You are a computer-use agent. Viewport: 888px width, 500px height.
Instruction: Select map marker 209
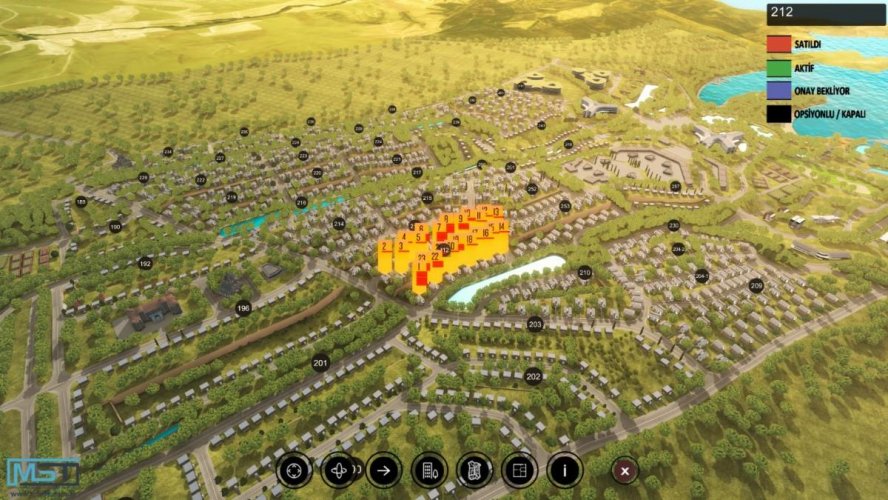756,286
